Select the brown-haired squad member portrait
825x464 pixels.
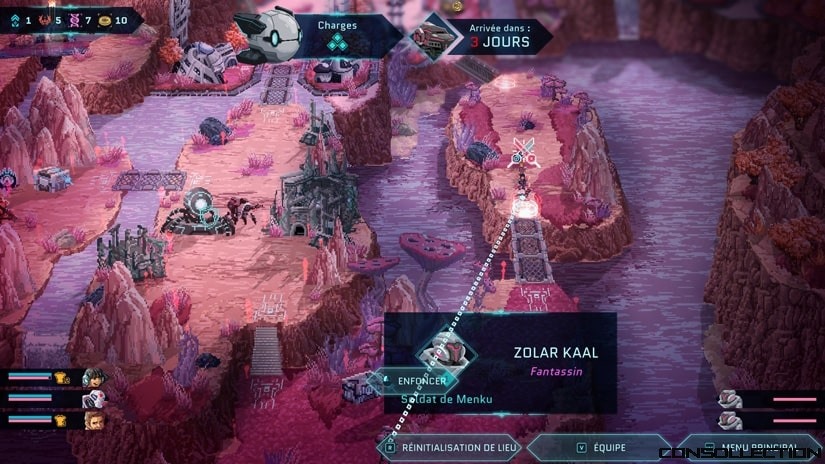click(92, 420)
